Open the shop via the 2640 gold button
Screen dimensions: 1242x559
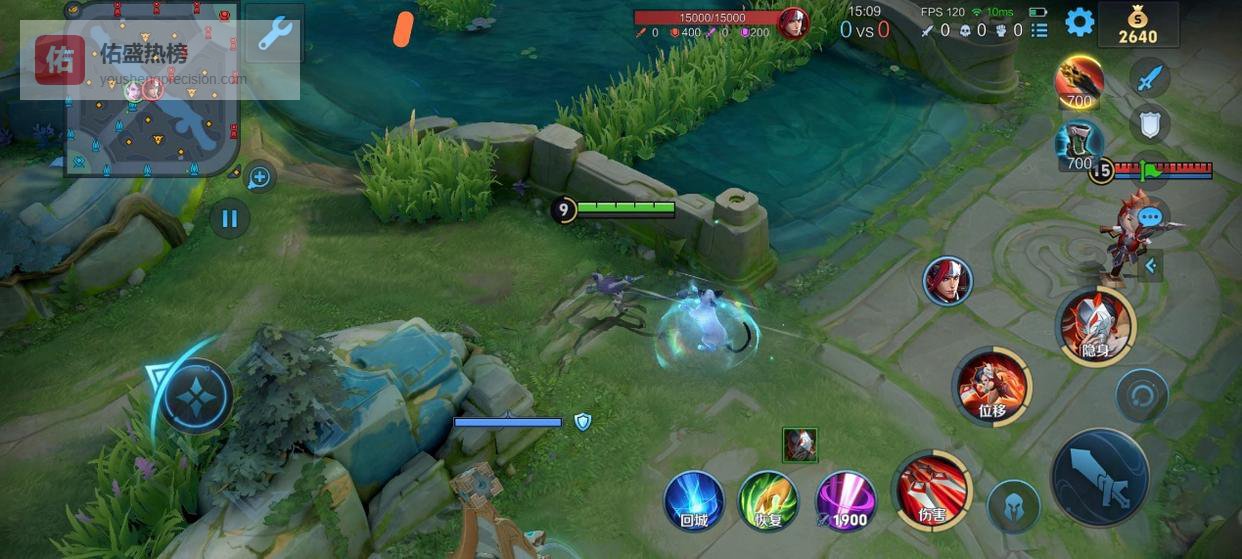point(1137,25)
